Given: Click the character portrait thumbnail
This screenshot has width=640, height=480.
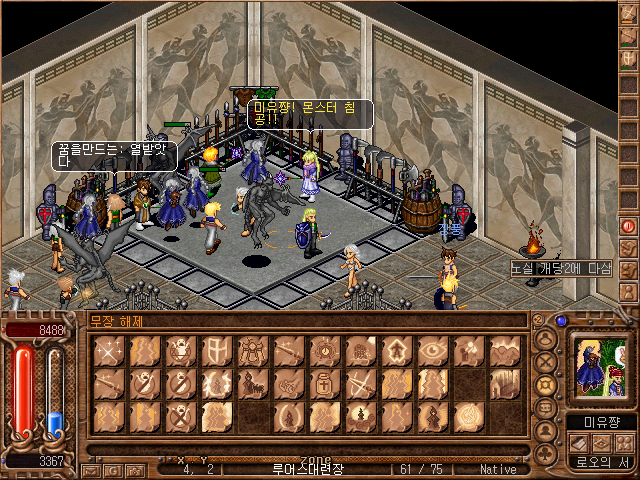Looking at the screenshot, I should tap(600, 368).
